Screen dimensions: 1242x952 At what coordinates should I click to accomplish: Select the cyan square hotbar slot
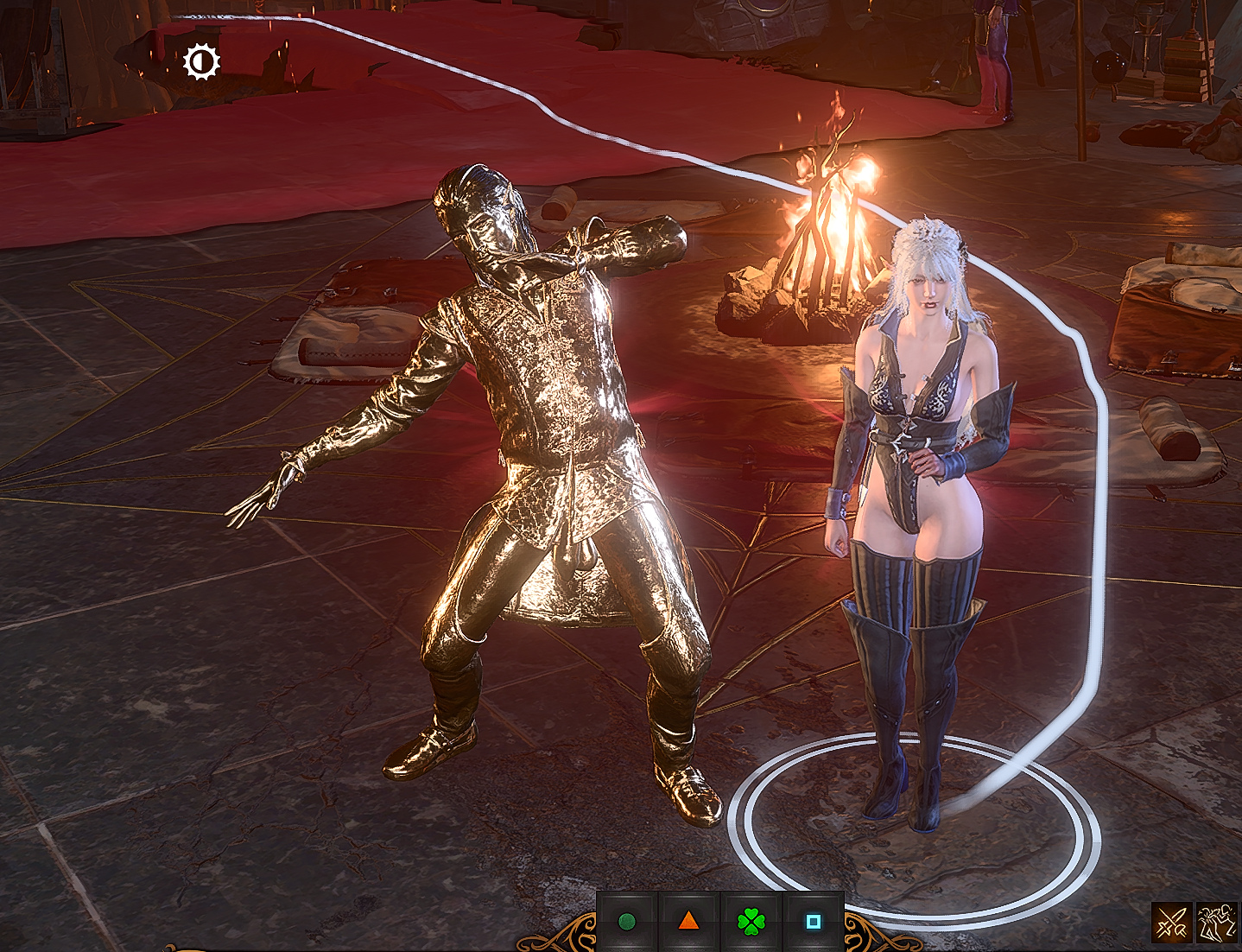click(813, 922)
